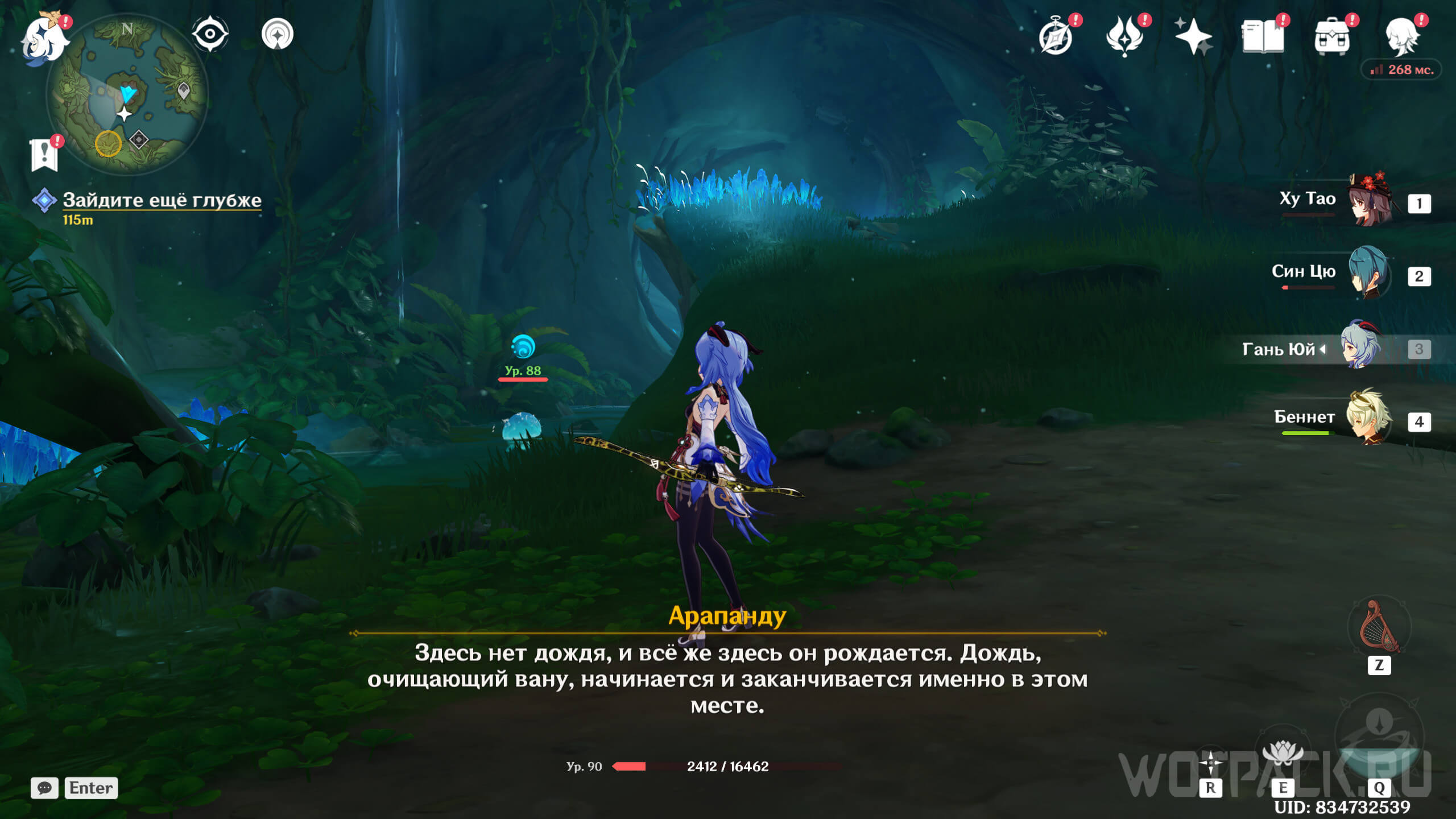Viewport: 1456px width, 819px height.
Task: Open the circular minimap
Action: point(127,94)
